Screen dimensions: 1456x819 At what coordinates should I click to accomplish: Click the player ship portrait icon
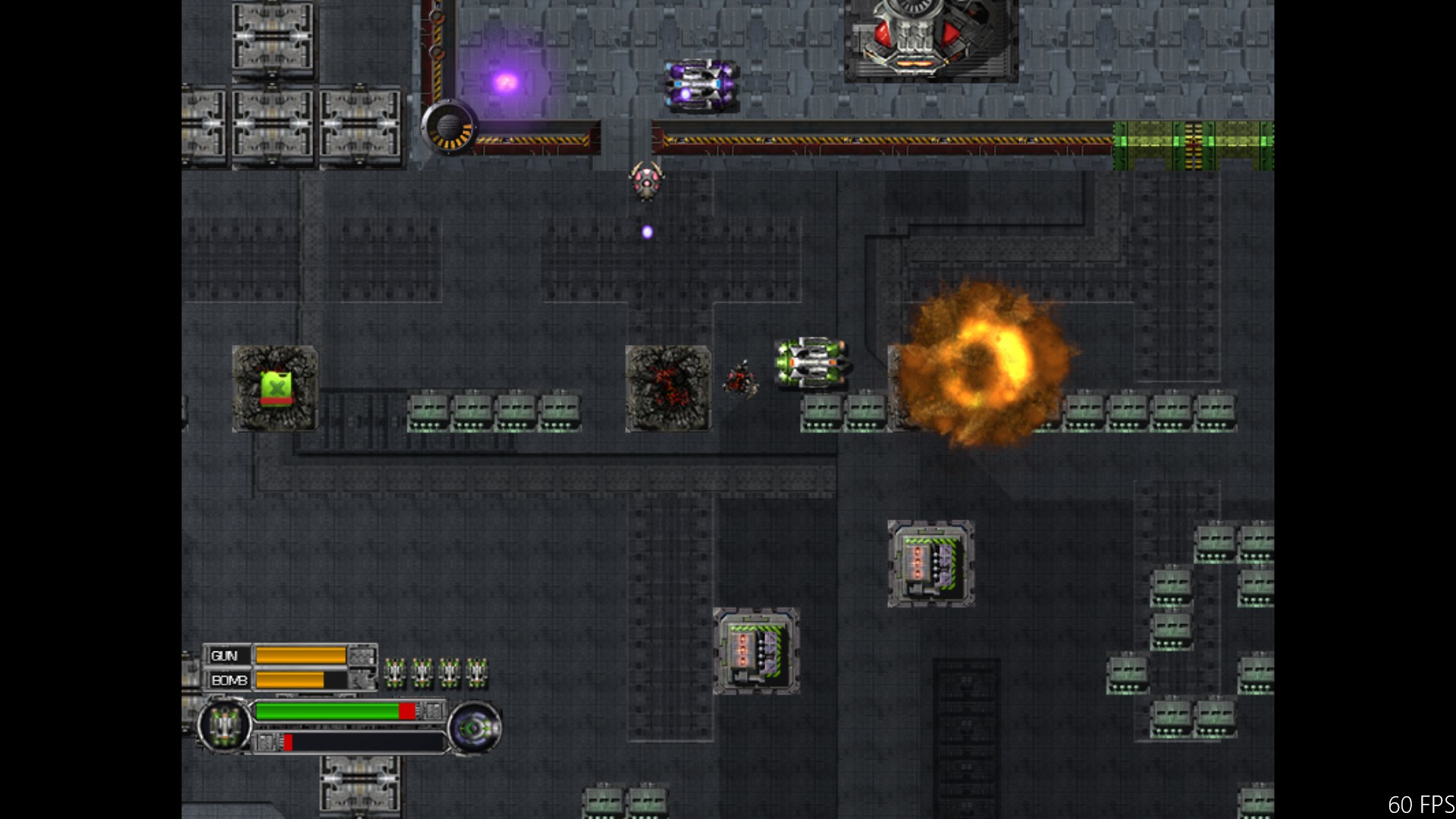[224, 726]
